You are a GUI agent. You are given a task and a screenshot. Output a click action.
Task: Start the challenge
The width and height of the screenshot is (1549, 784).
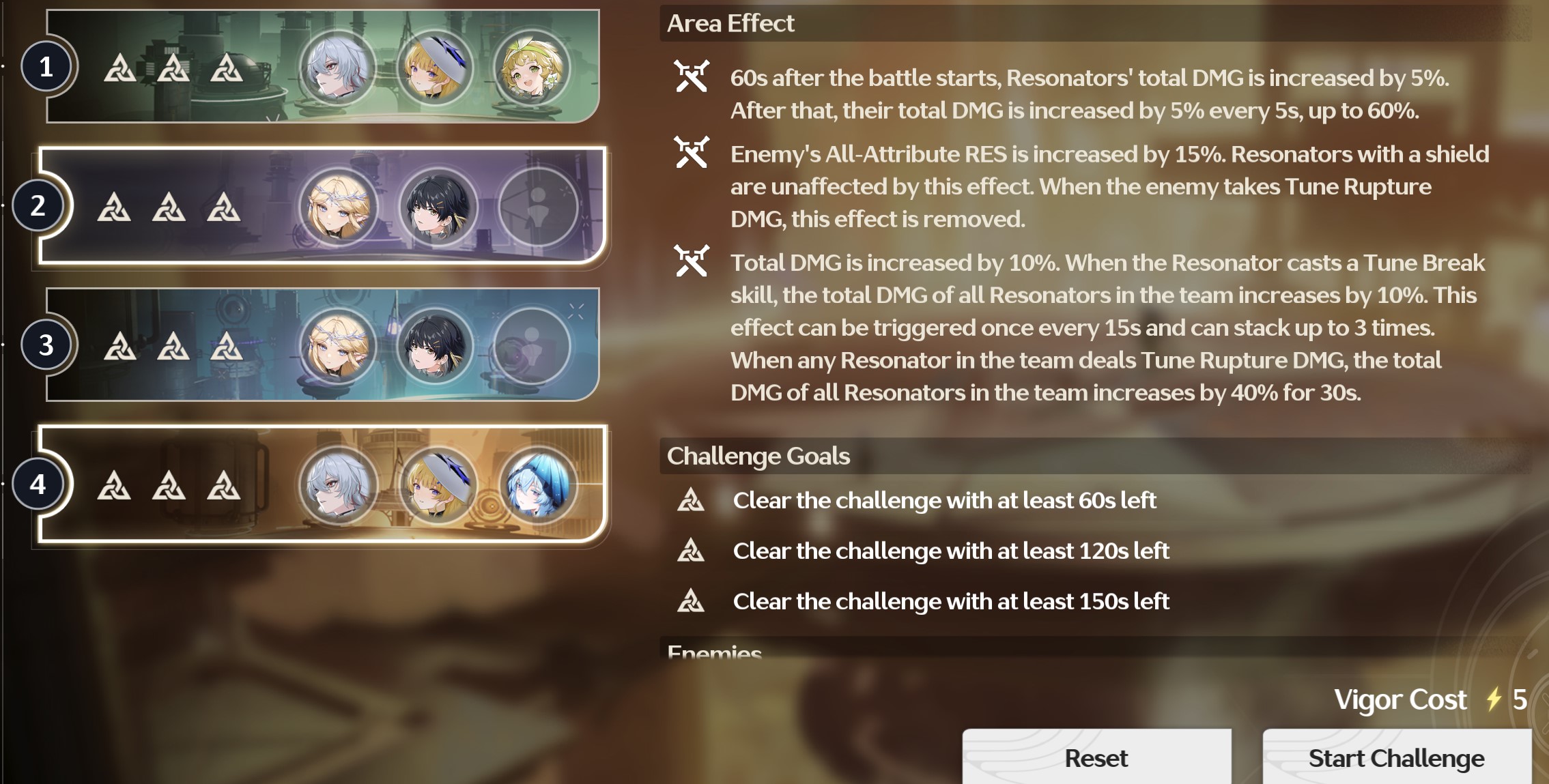1396,757
